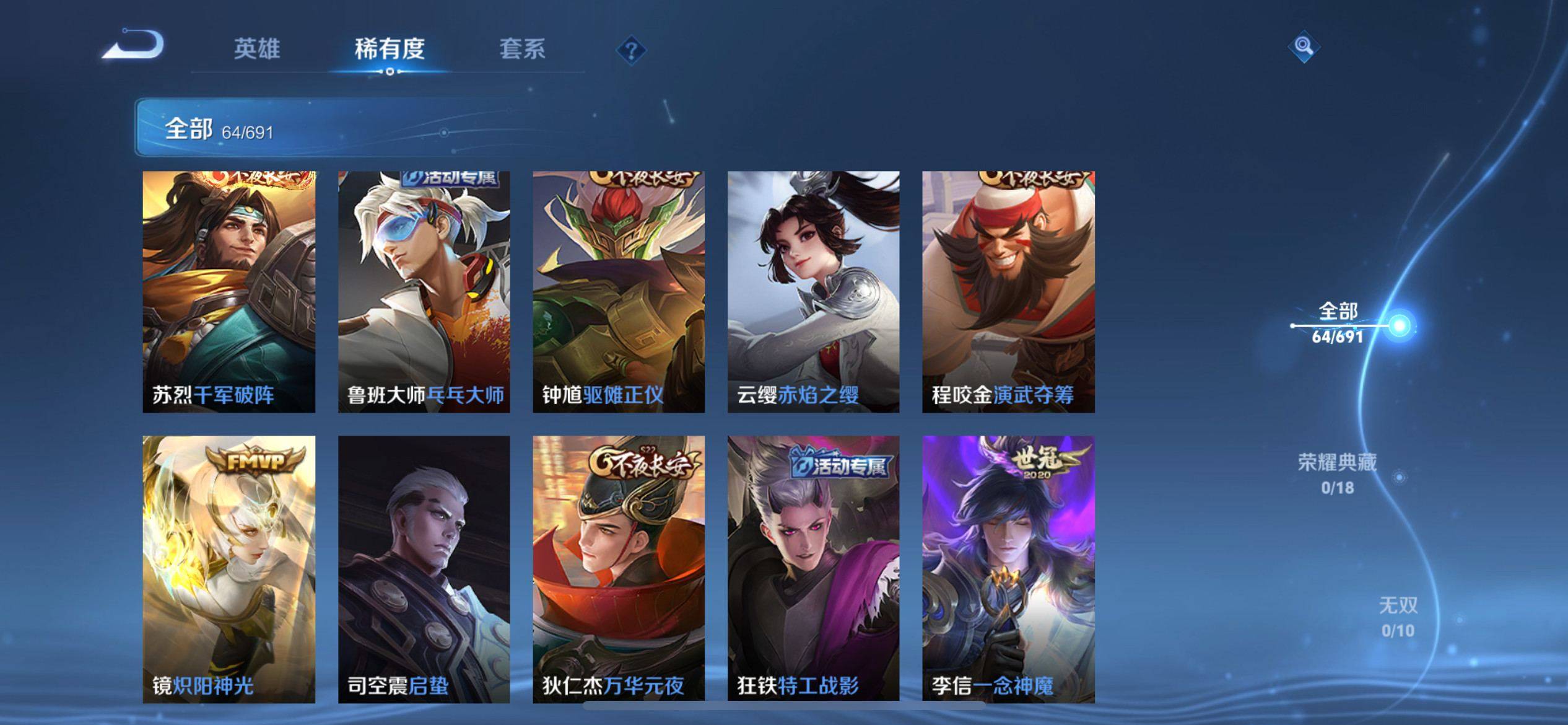View the 李信 一念神魔 skin card
The height and width of the screenshot is (725, 1568).
(x=1008, y=569)
